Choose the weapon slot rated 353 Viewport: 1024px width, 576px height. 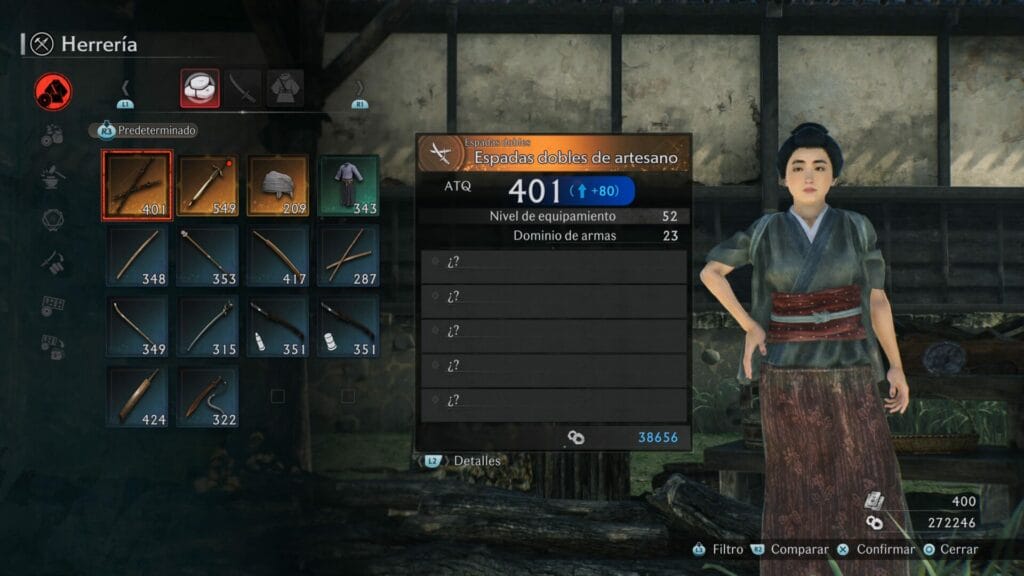pos(208,255)
